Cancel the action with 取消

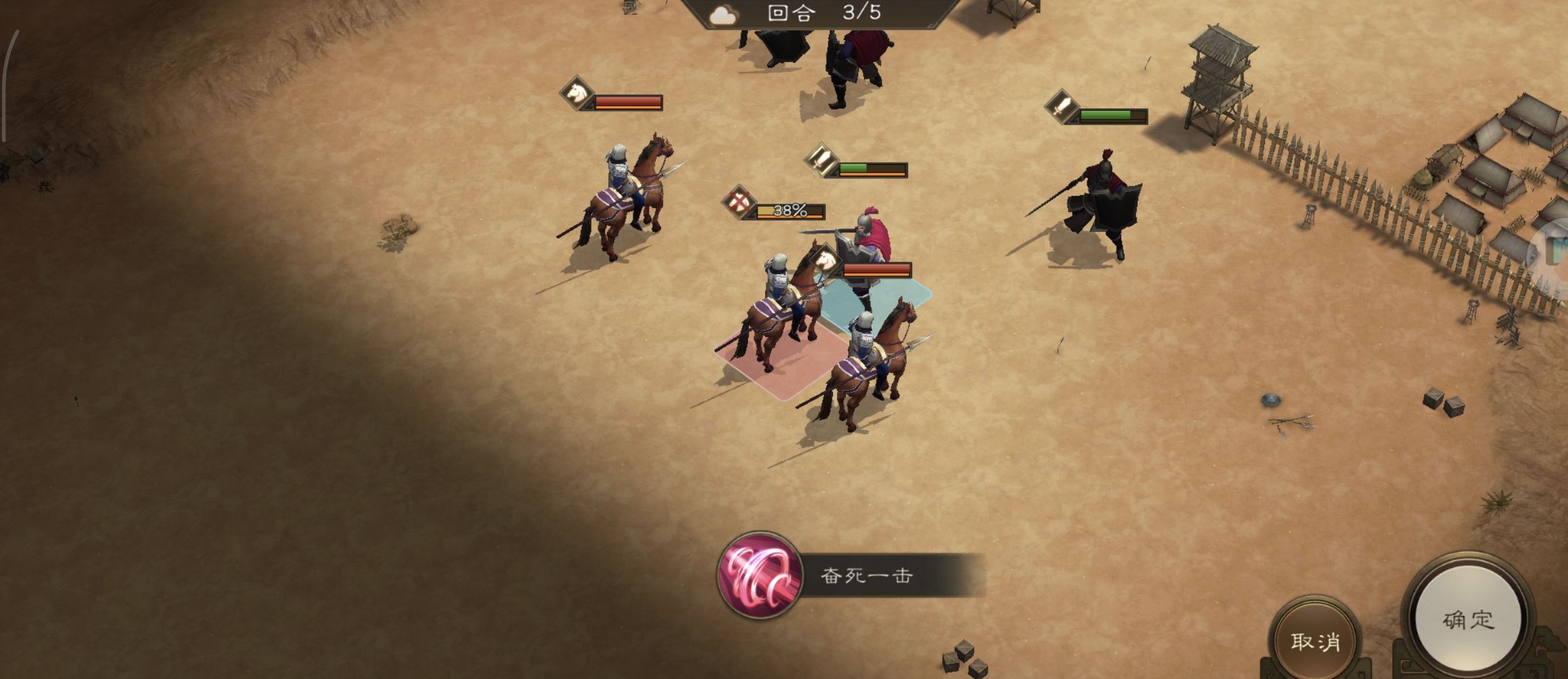(1315, 641)
